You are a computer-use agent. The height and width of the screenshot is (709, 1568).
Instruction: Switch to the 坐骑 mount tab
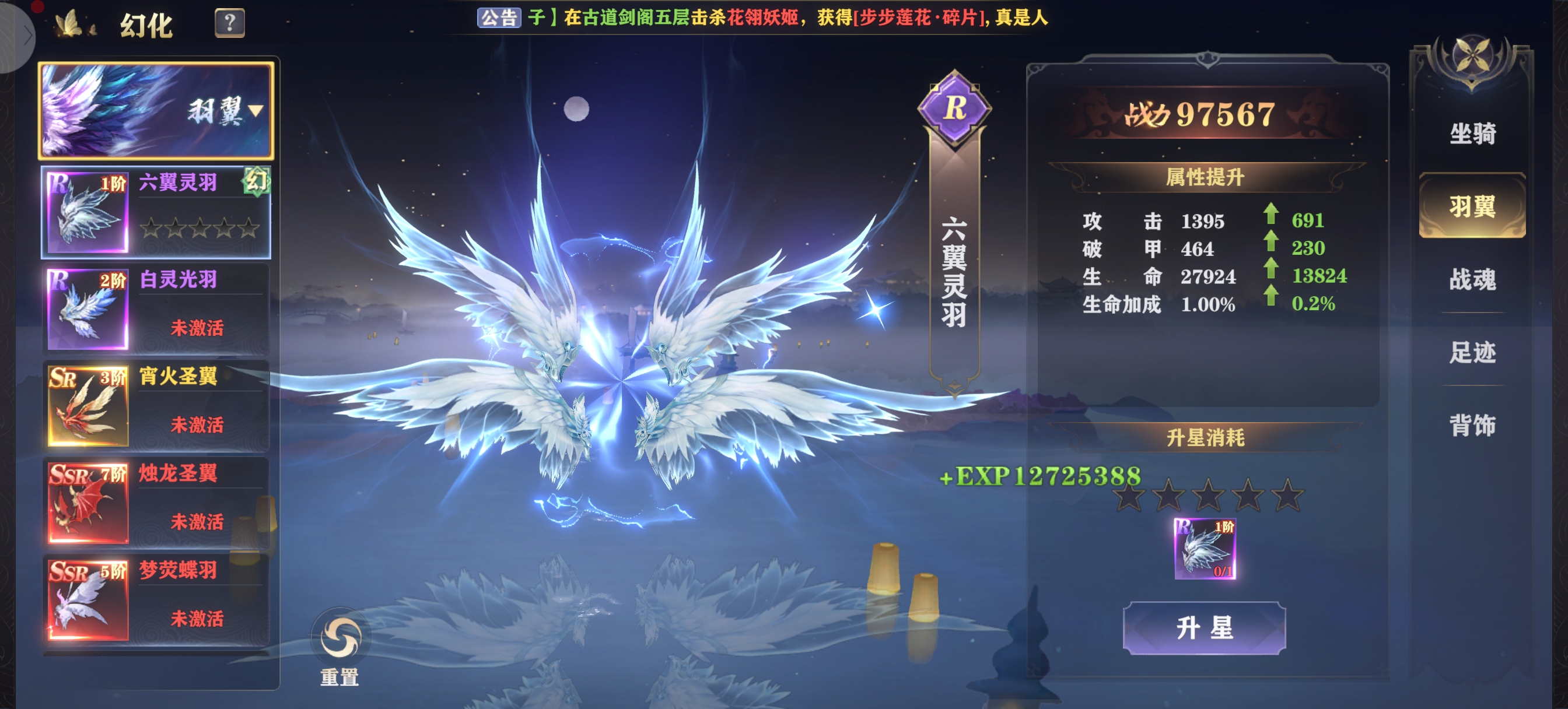(x=1472, y=134)
